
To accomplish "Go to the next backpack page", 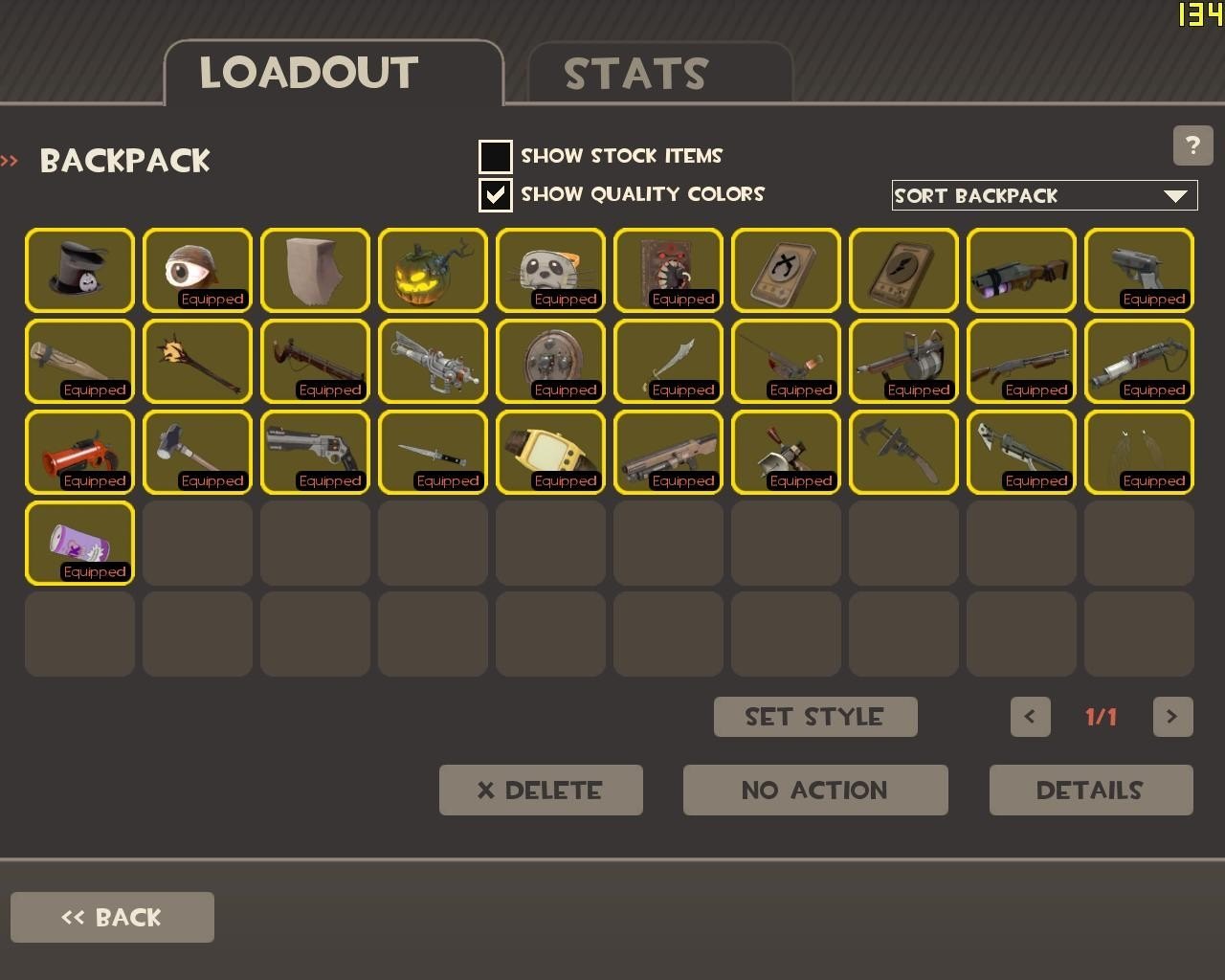I will [x=1172, y=717].
